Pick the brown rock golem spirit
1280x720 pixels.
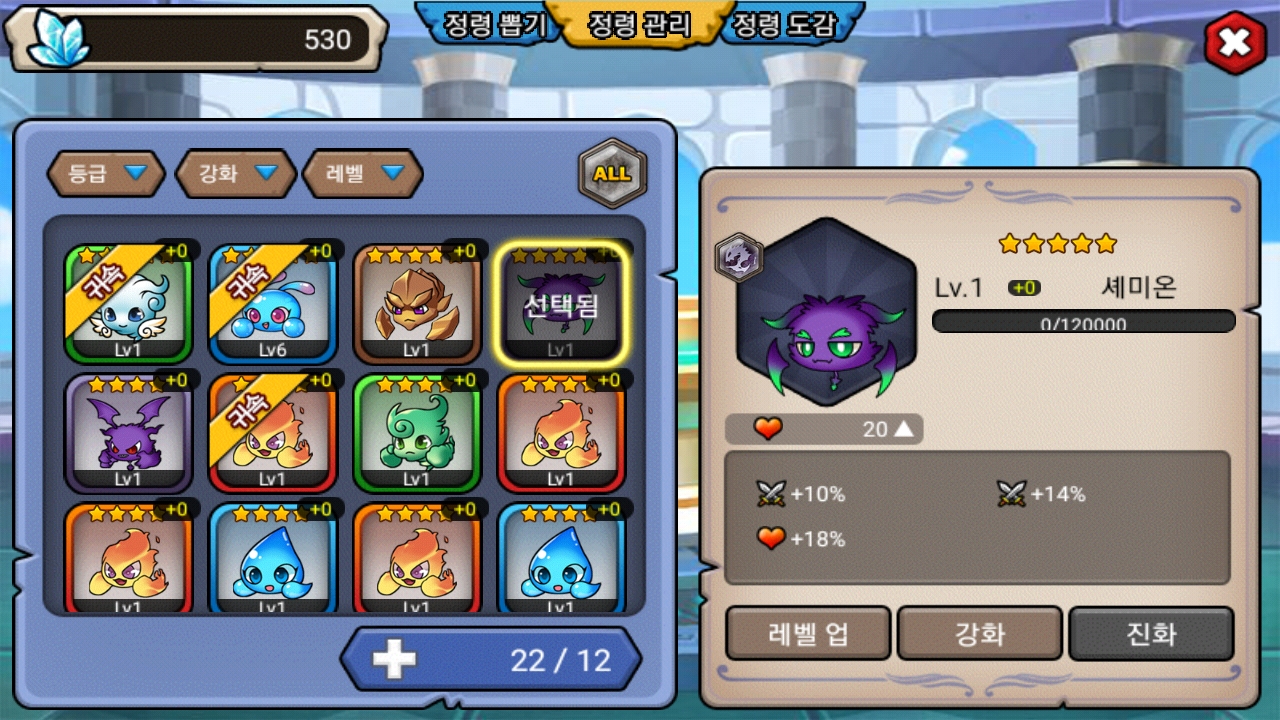click(x=417, y=303)
